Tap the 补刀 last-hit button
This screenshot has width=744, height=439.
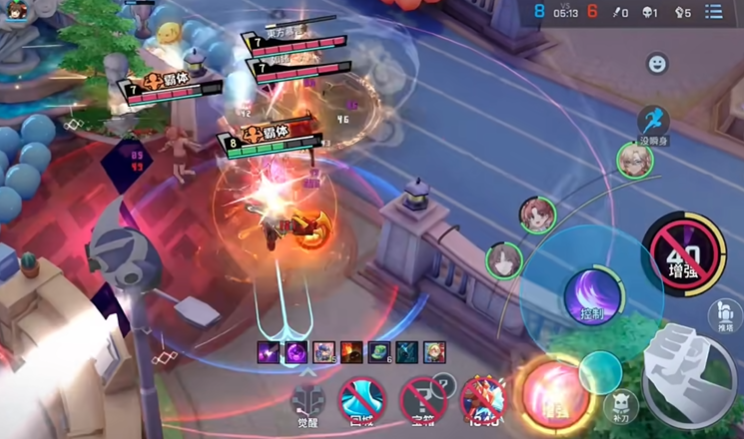pos(620,404)
